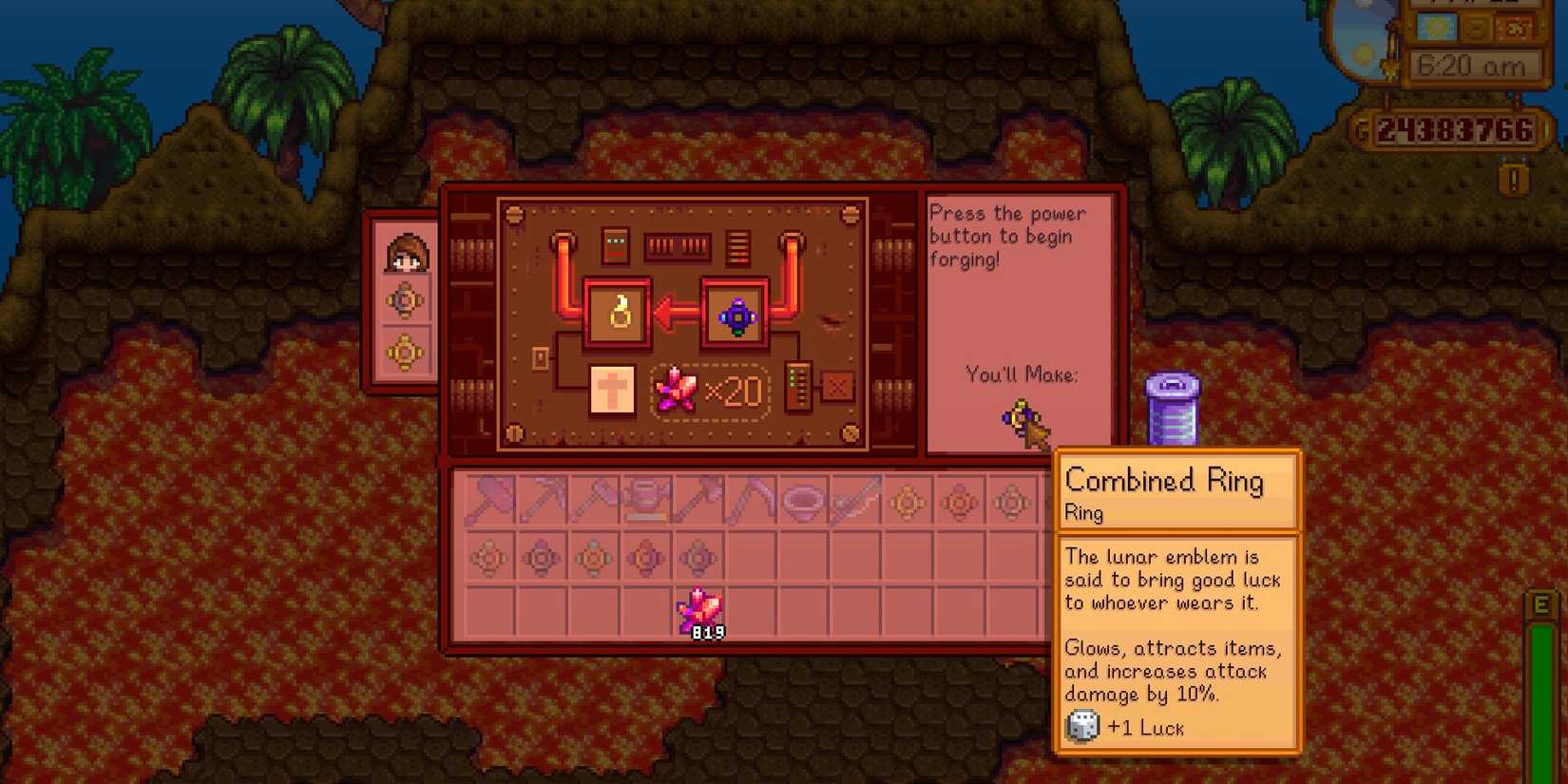Select the watering can

point(648,502)
